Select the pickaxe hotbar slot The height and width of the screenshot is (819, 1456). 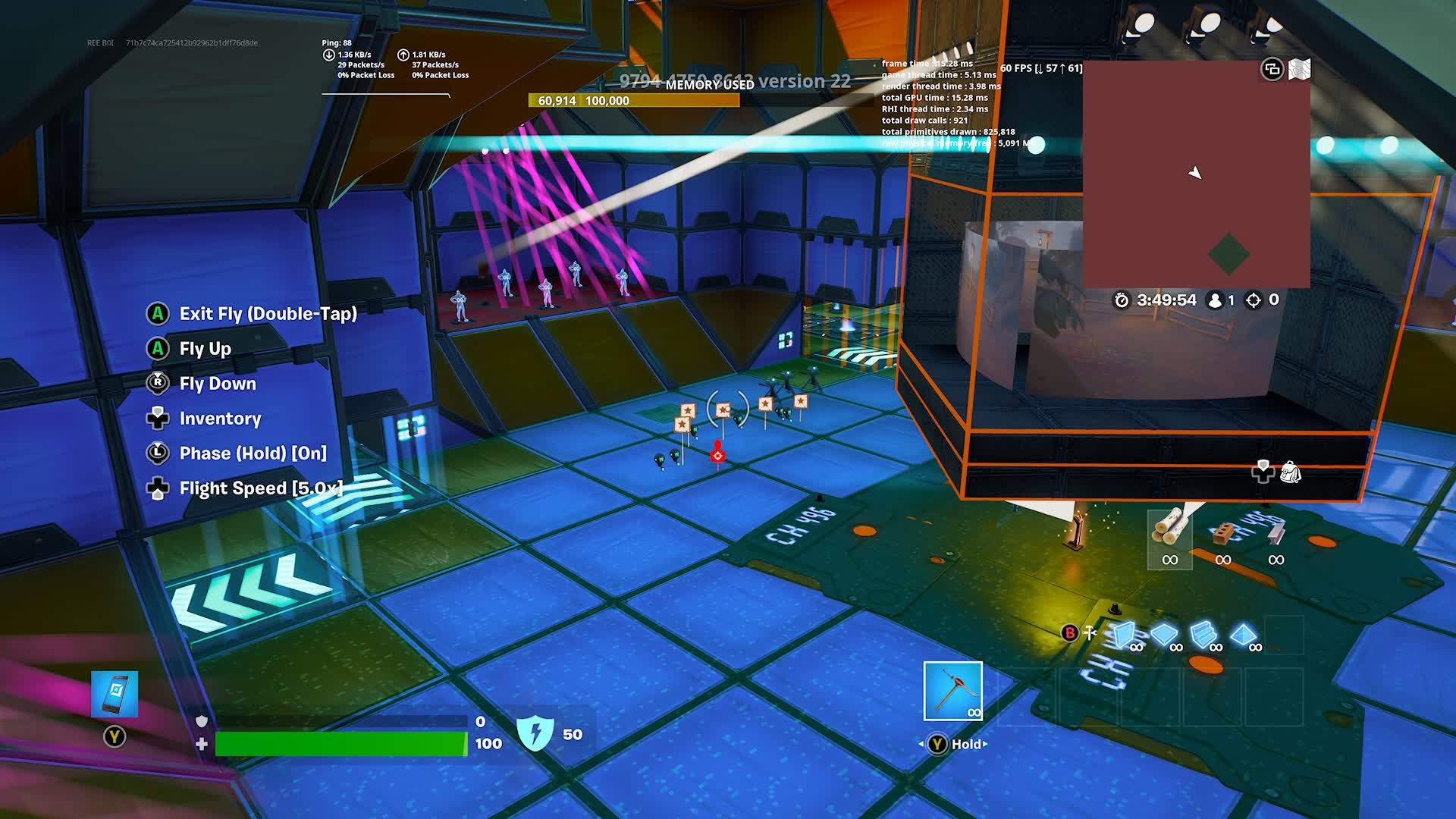(953, 691)
